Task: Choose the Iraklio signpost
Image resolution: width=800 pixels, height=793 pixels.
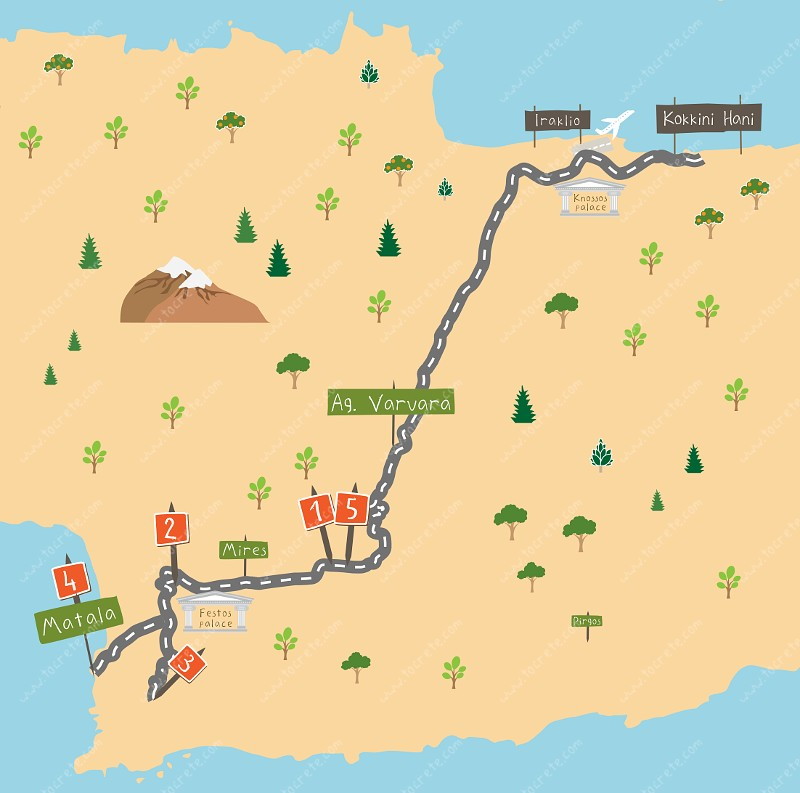Action: [x=558, y=120]
